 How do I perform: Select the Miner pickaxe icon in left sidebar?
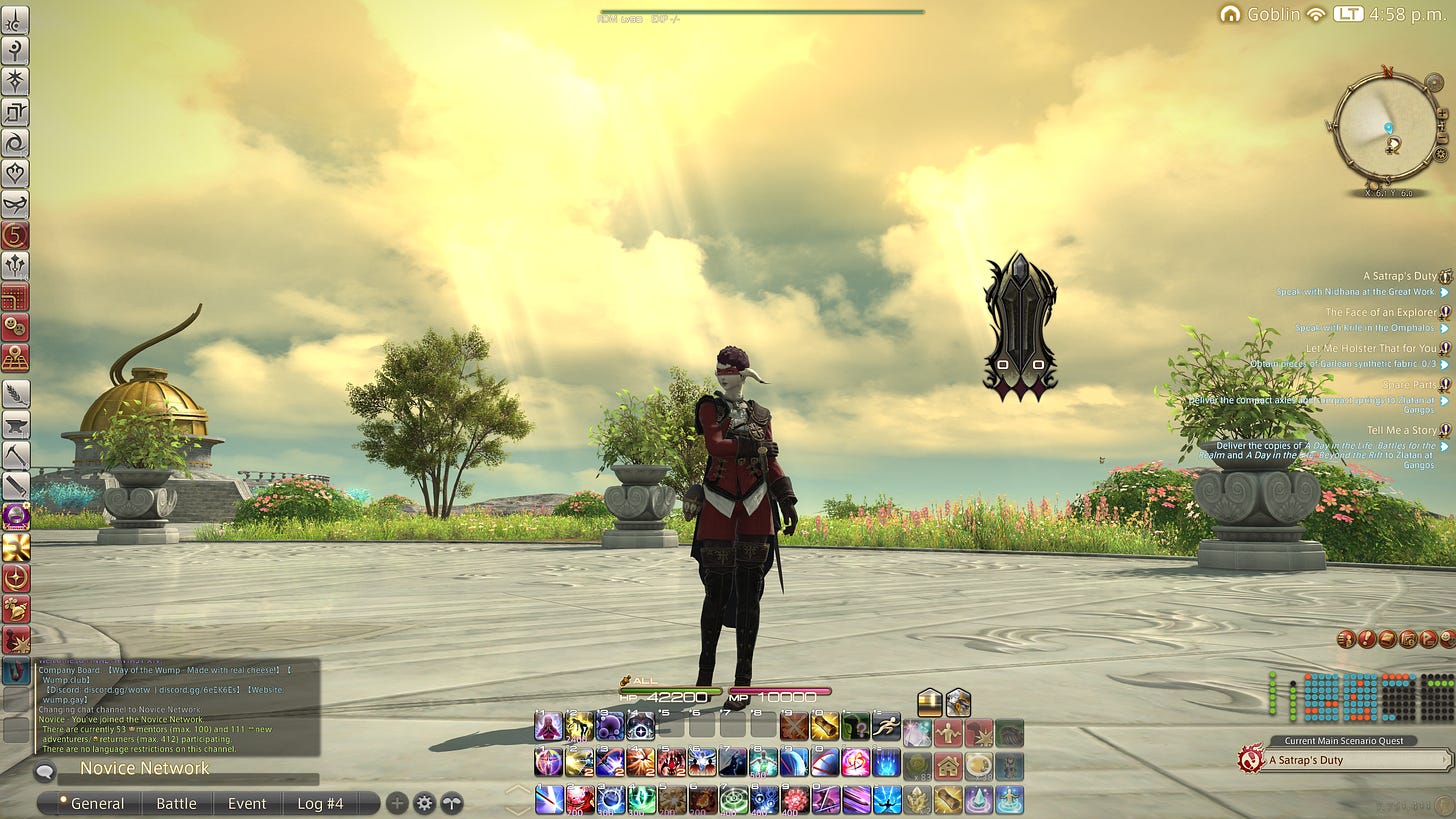pos(17,453)
